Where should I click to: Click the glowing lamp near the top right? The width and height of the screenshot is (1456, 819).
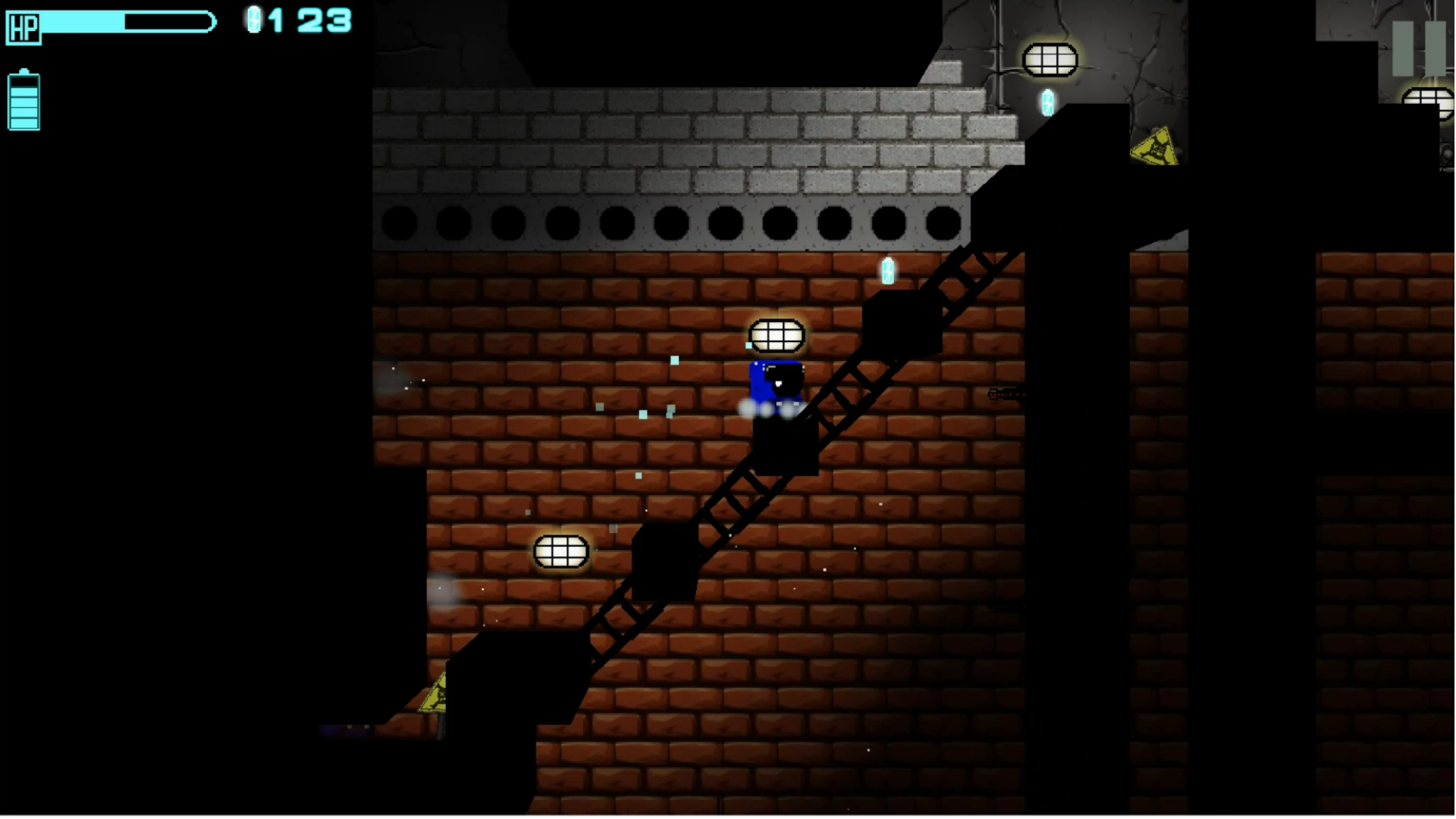pyautogui.click(x=1051, y=60)
